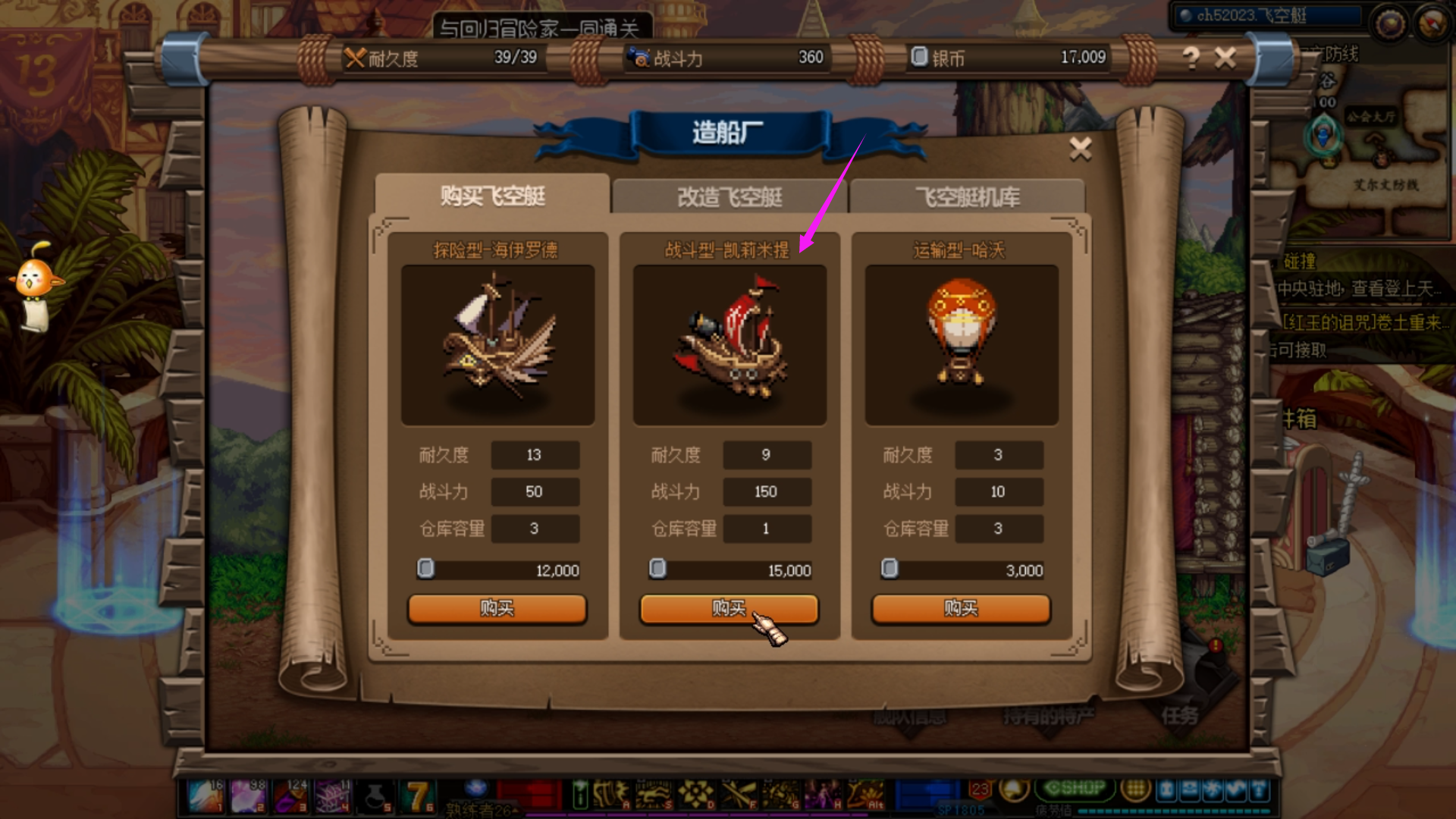Use the hotbar item numbered 7
Viewport: 1456px width, 819px height.
pyautogui.click(x=418, y=796)
